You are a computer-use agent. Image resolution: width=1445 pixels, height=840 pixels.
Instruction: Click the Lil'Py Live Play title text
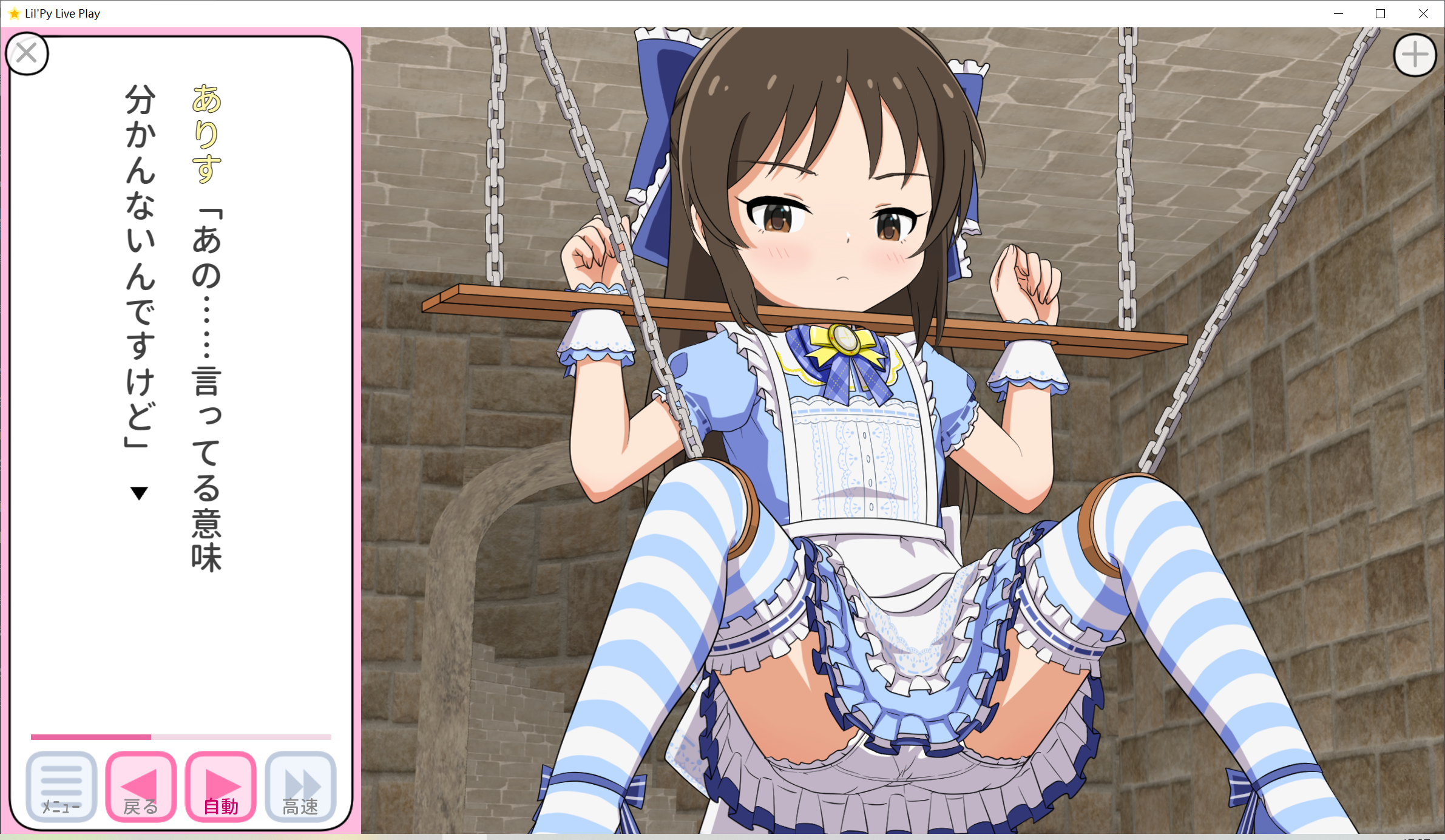(x=62, y=13)
